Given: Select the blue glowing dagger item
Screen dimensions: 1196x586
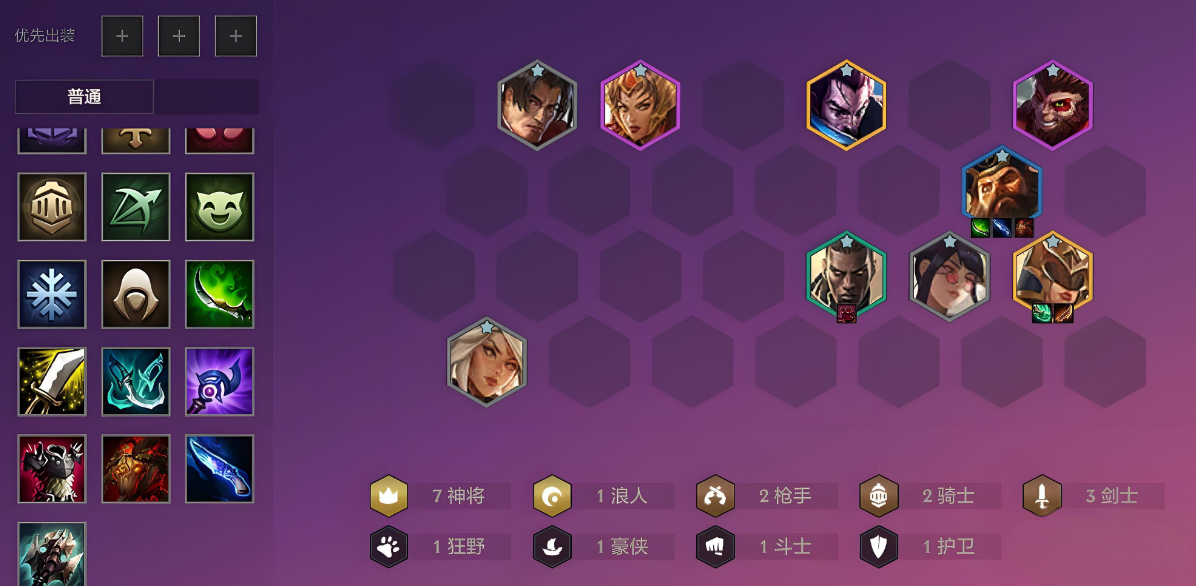Looking at the screenshot, I should tap(219, 468).
